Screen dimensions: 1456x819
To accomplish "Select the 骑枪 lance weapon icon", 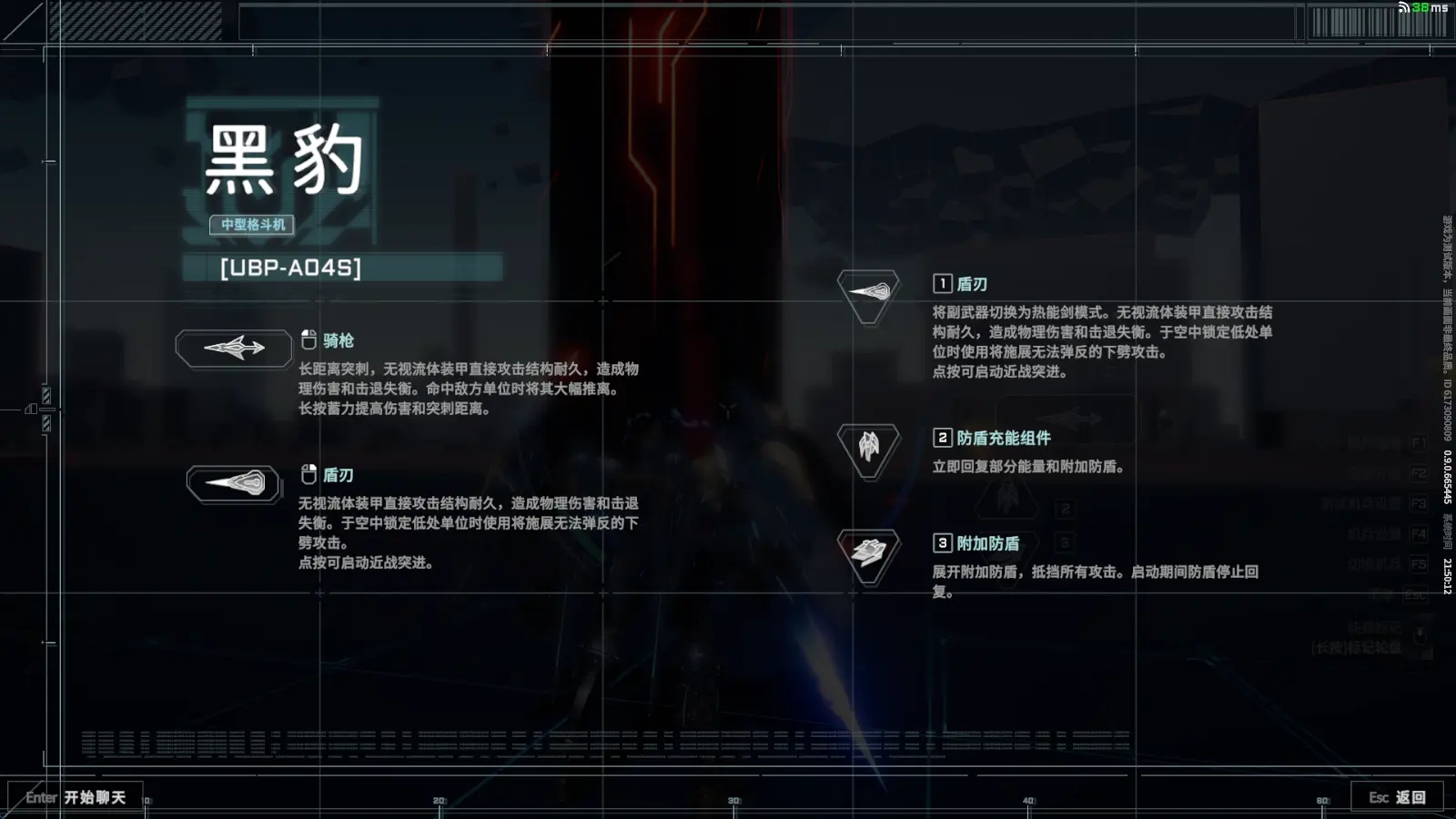I will 234,348.
